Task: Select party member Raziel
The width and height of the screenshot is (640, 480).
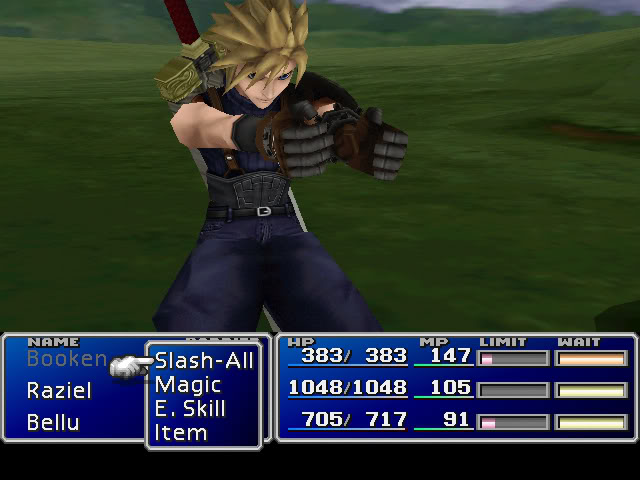Action: [59, 390]
